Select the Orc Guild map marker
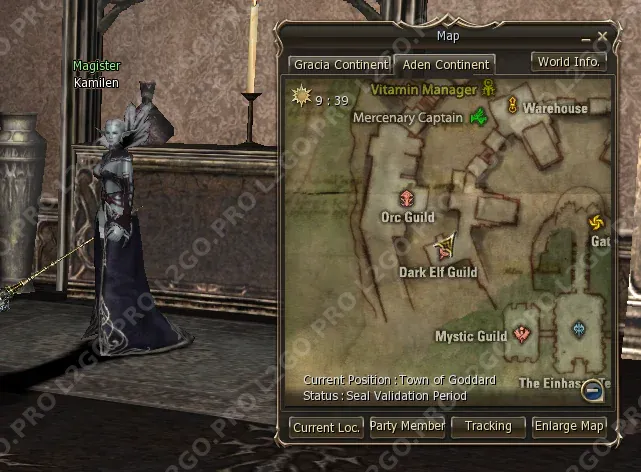This screenshot has width=641, height=472. 407,197
